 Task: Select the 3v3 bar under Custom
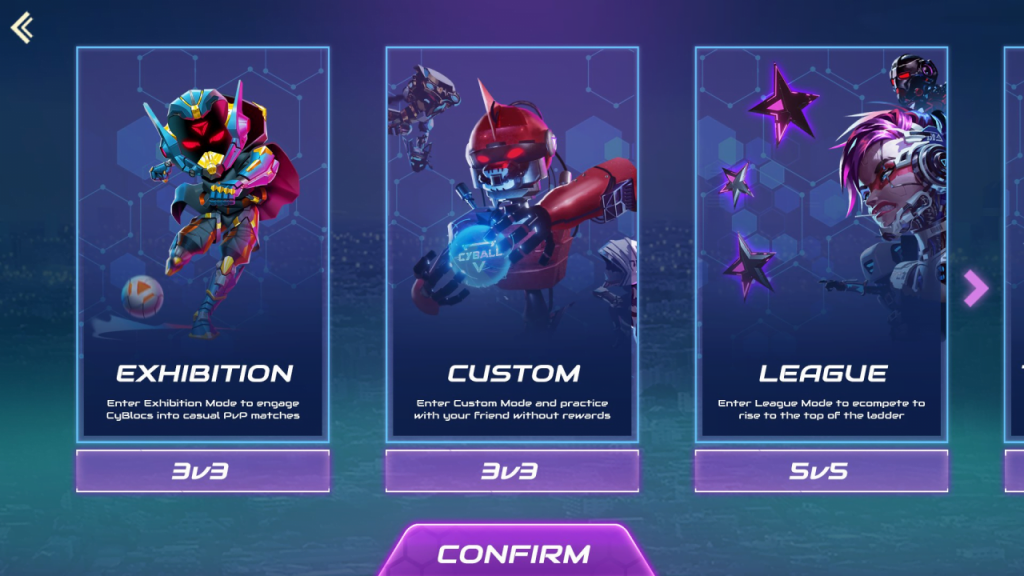pos(512,470)
